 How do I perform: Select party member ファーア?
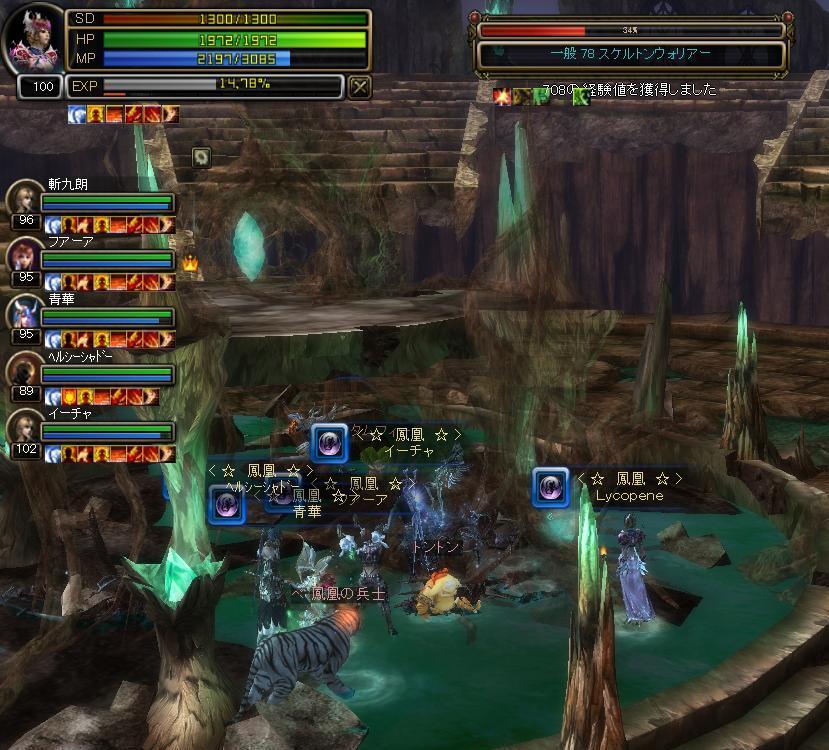(24, 256)
